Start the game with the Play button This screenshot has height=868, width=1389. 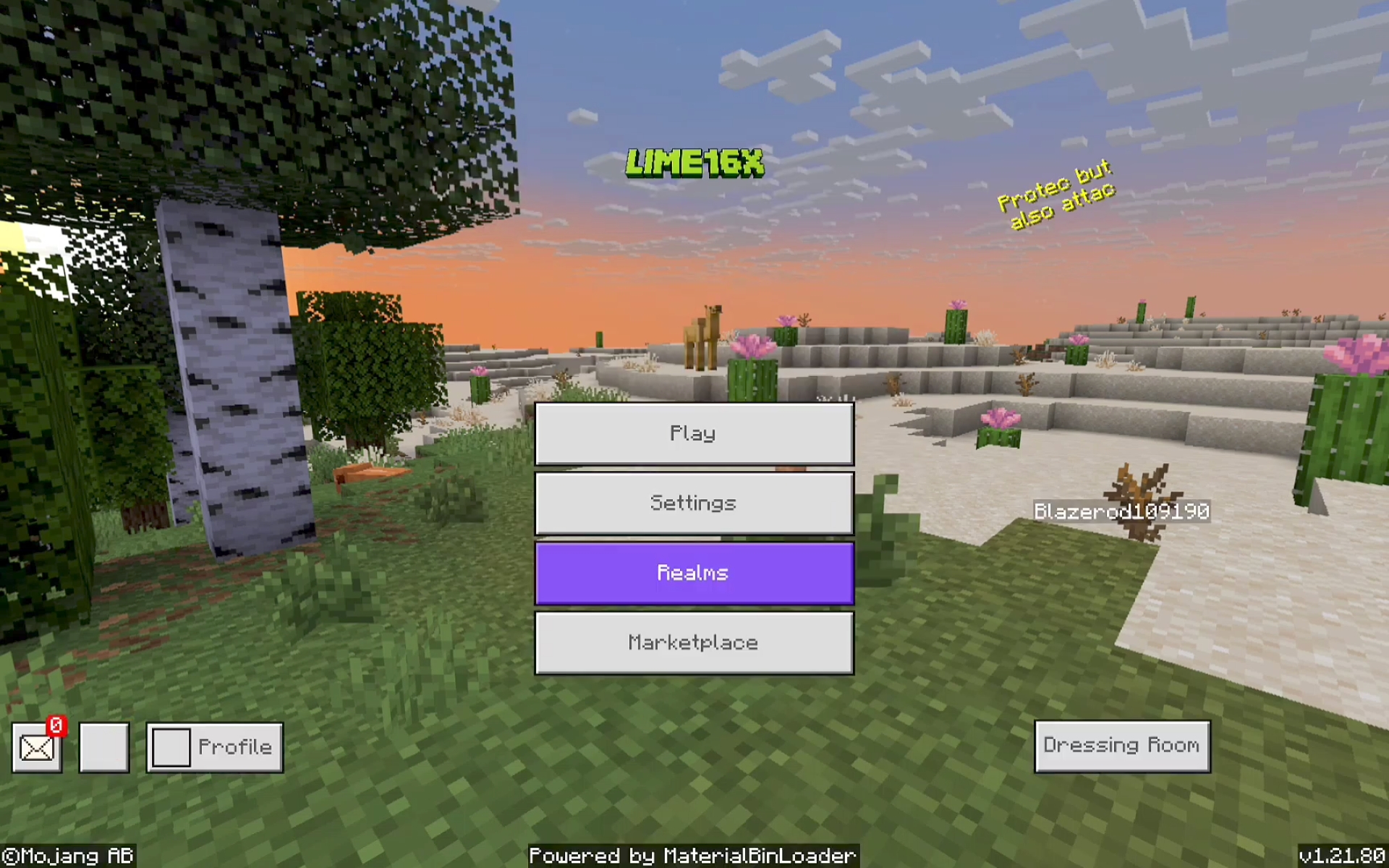click(694, 433)
